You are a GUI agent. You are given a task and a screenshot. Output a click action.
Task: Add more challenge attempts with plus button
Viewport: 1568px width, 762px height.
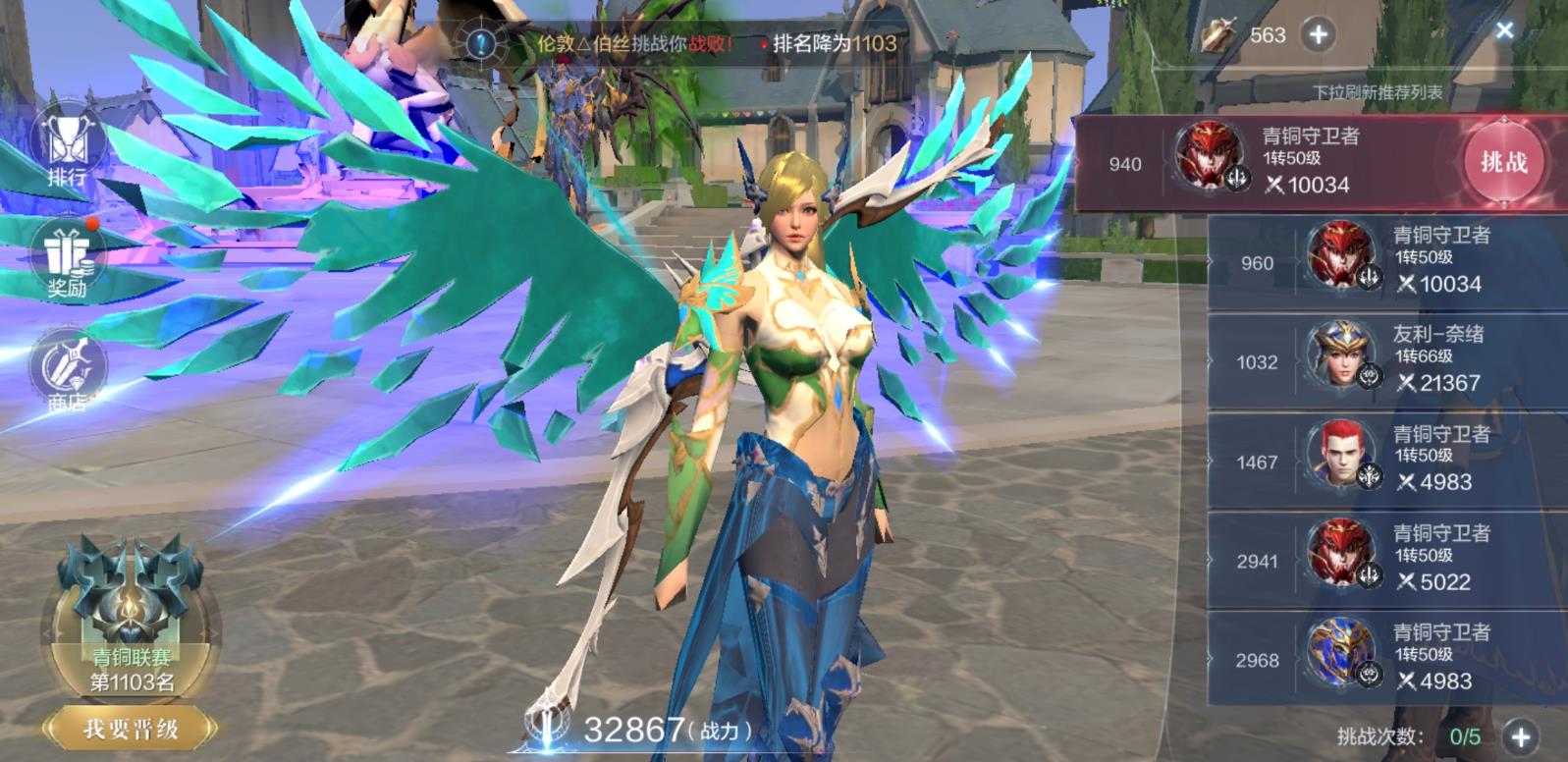tap(1520, 737)
